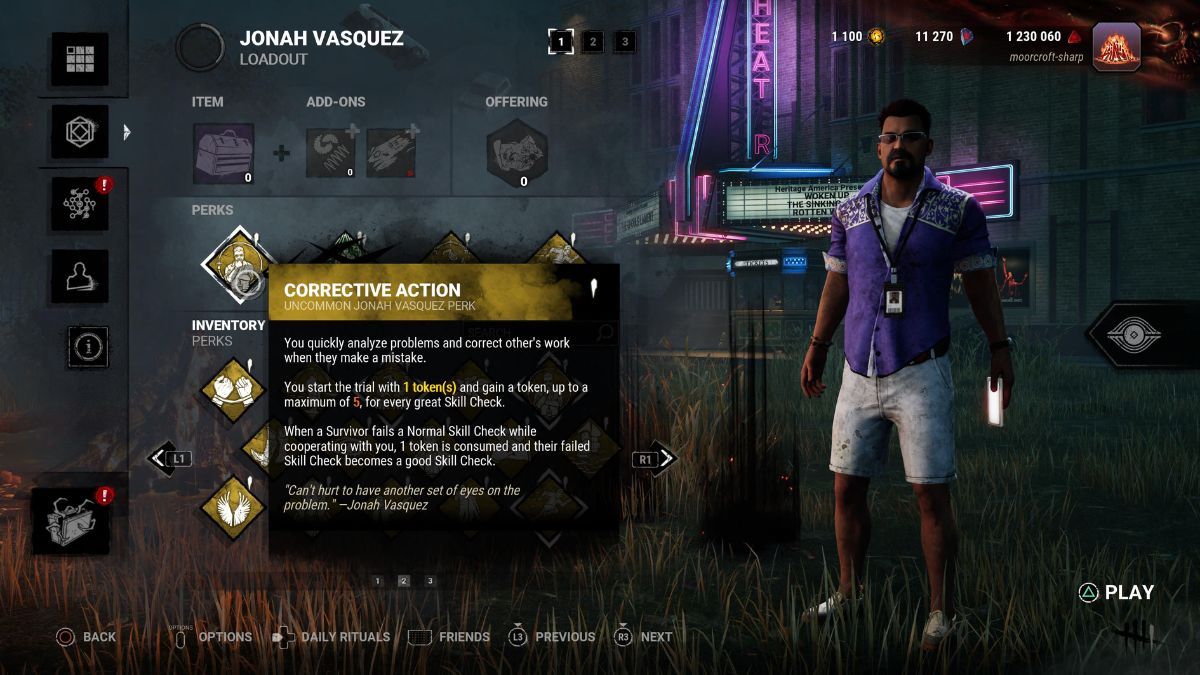
Task: Open the spring add-on slot
Action: [x=330, y=153]
